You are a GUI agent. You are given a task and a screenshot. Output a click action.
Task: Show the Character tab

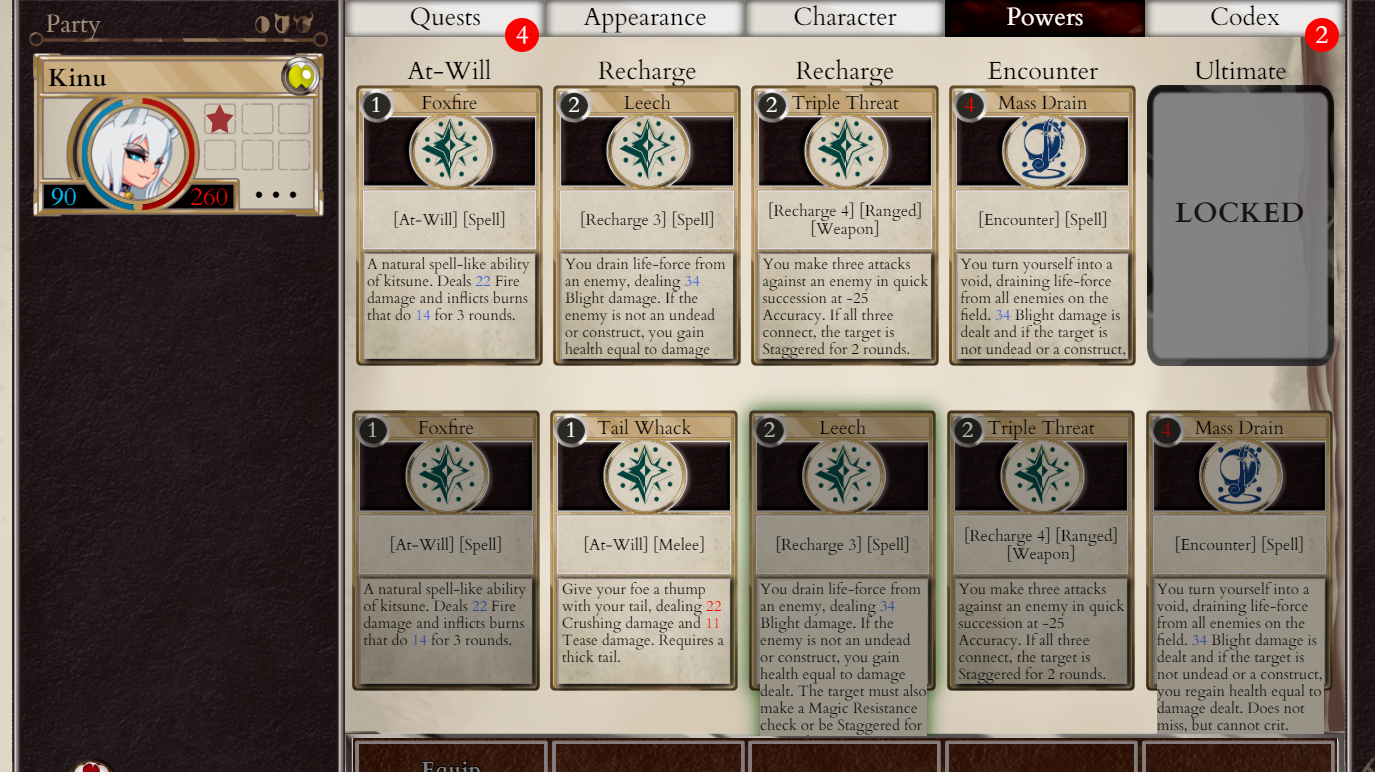pyautogui.click(x=845, y=18)
